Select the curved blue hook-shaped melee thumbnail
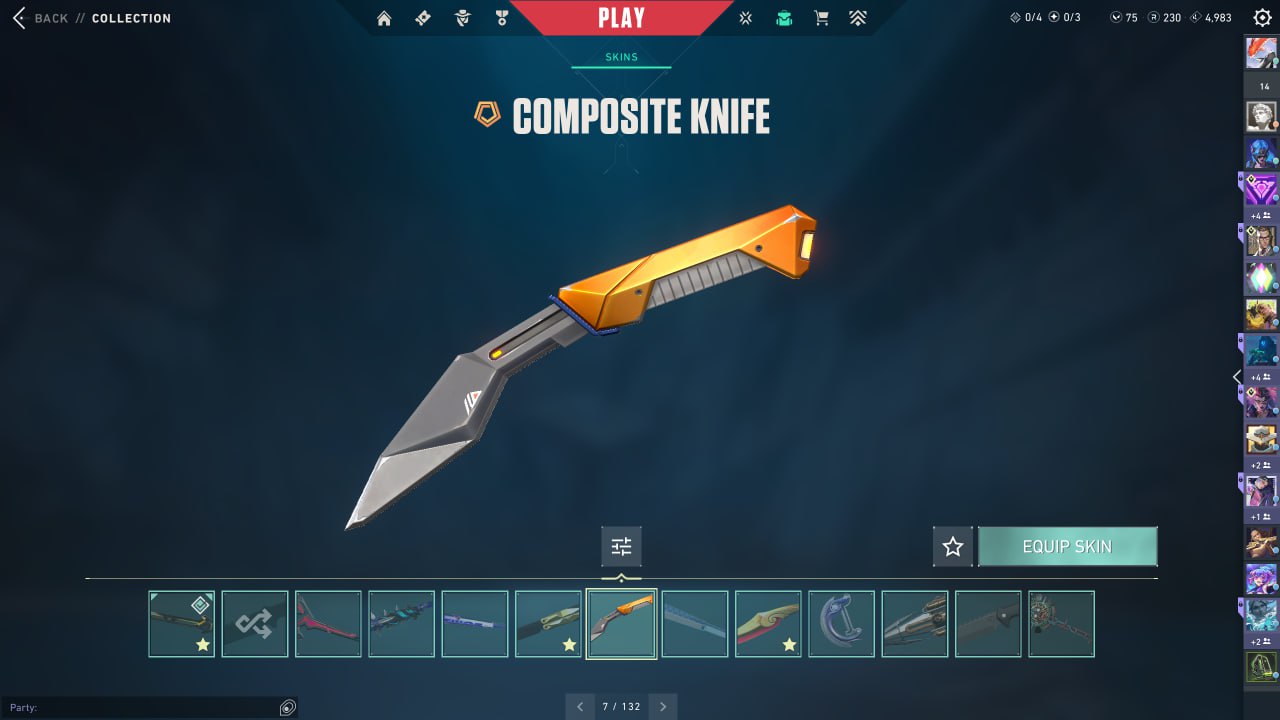1280x720 pixels. (841, 624)
